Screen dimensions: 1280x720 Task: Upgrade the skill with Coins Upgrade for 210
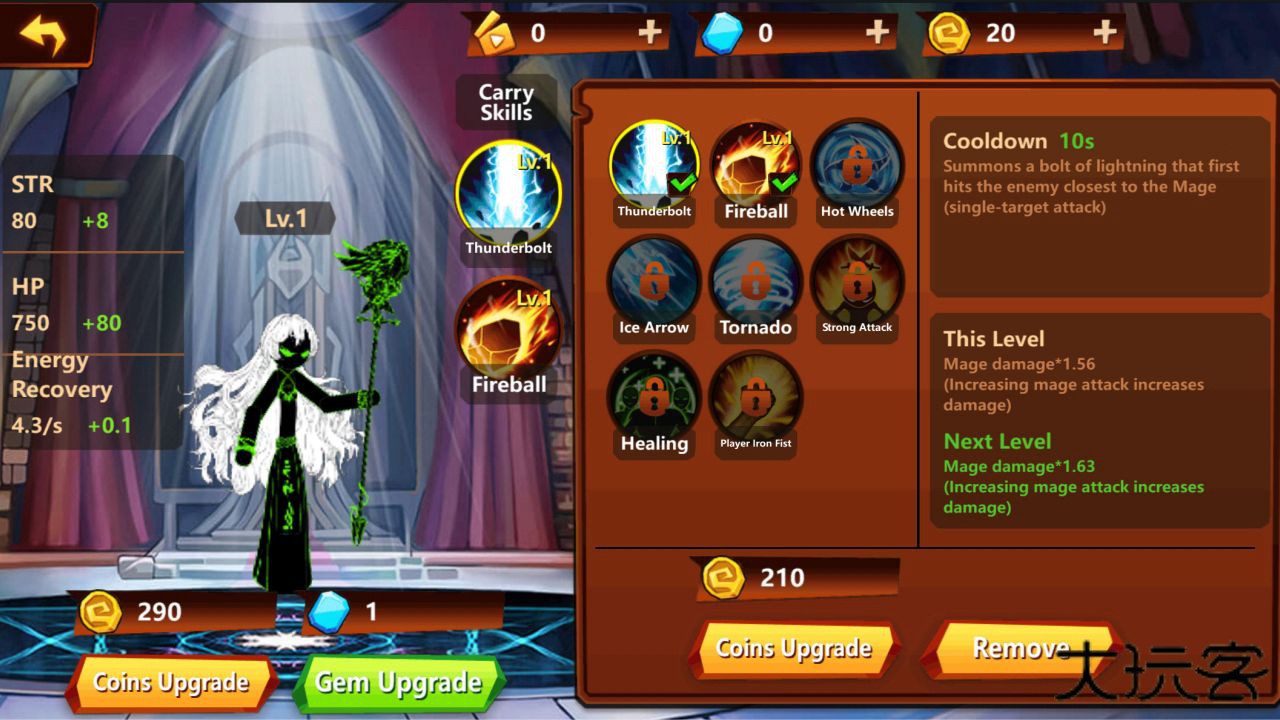click(794, 649)
